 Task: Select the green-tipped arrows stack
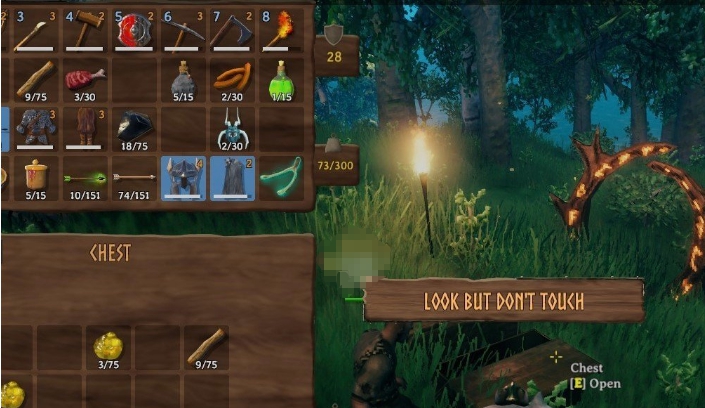pos(86,177)
